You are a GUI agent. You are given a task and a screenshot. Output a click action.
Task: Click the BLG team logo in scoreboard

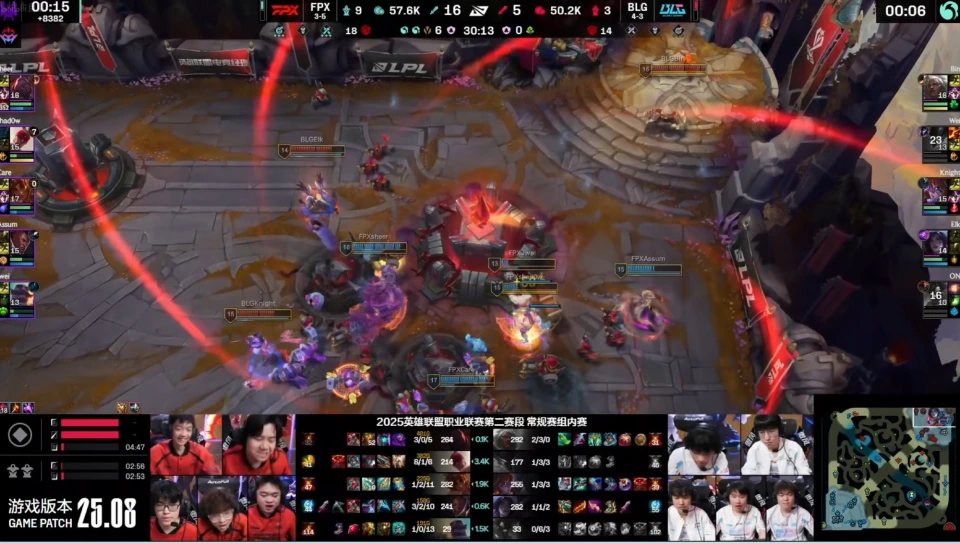coord(671,11)
